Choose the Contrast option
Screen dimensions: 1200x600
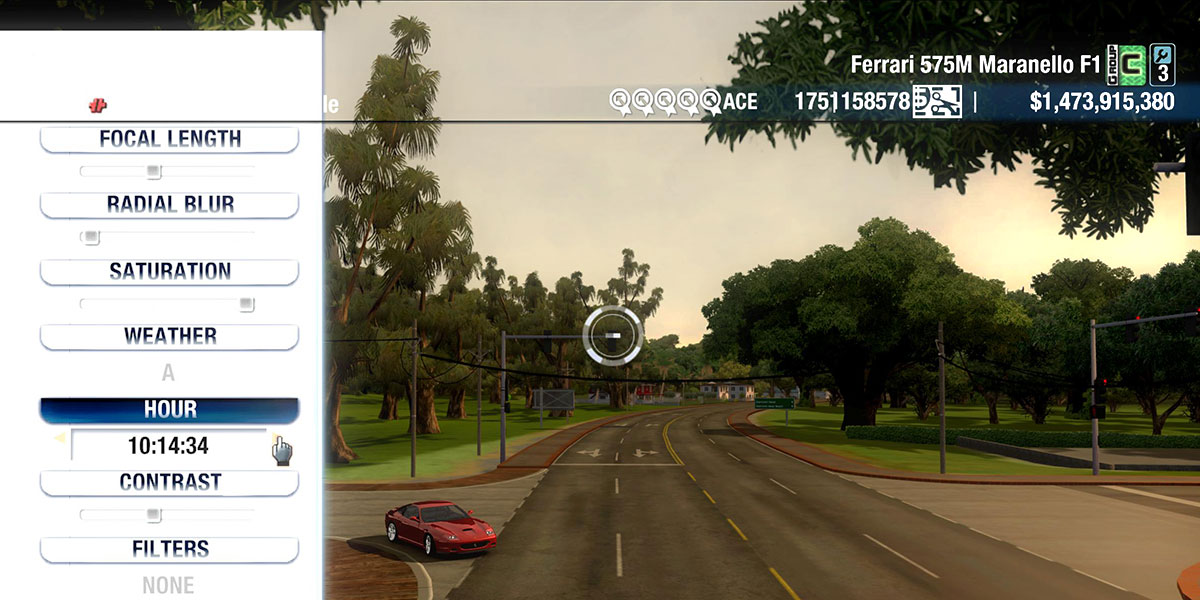pos(169,483)
